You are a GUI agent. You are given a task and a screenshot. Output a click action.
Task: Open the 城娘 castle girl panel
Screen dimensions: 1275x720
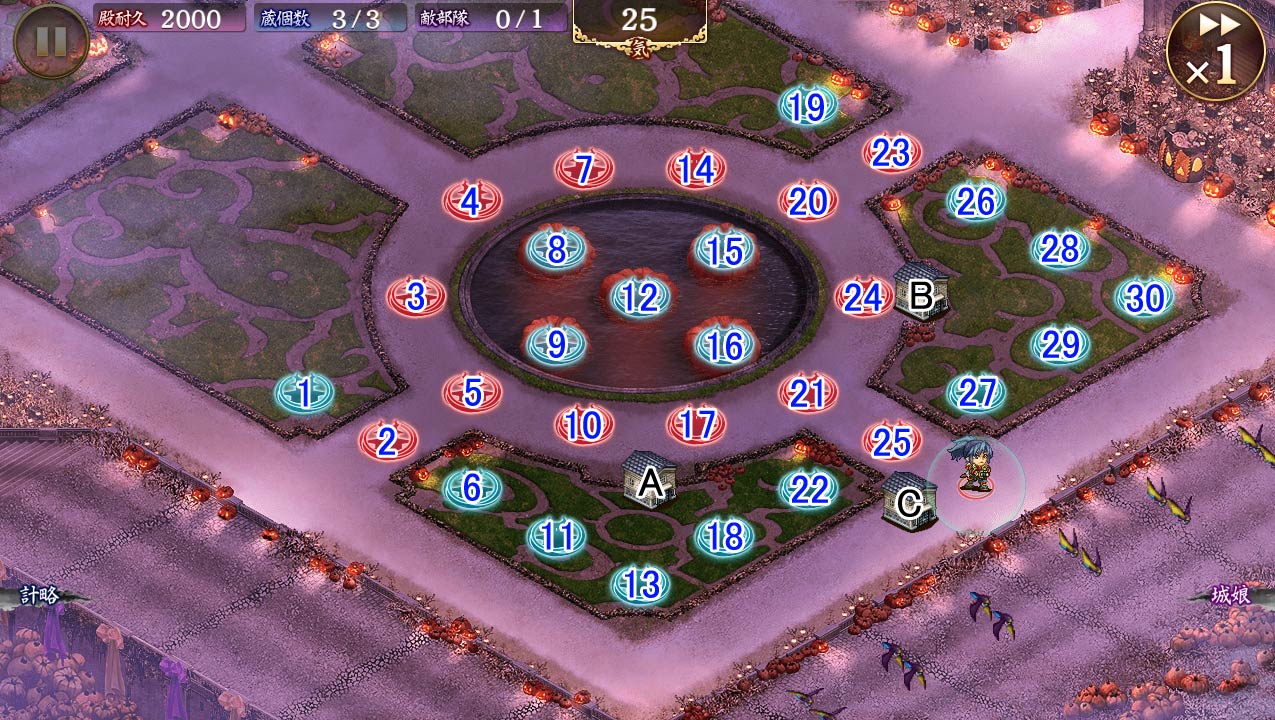[x=1230, y=596]
